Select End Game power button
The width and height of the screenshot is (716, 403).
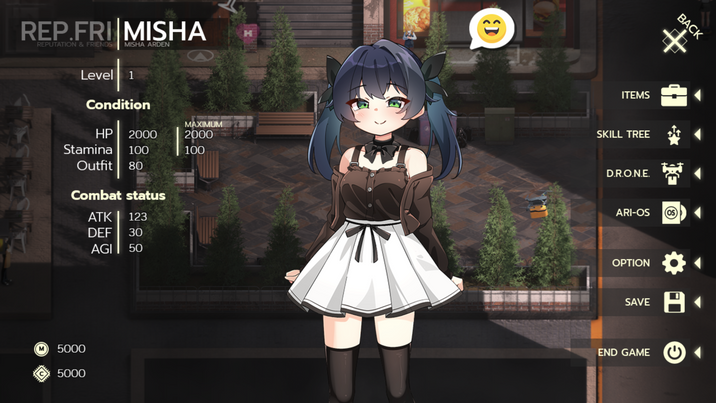click(x=674, y=352)
